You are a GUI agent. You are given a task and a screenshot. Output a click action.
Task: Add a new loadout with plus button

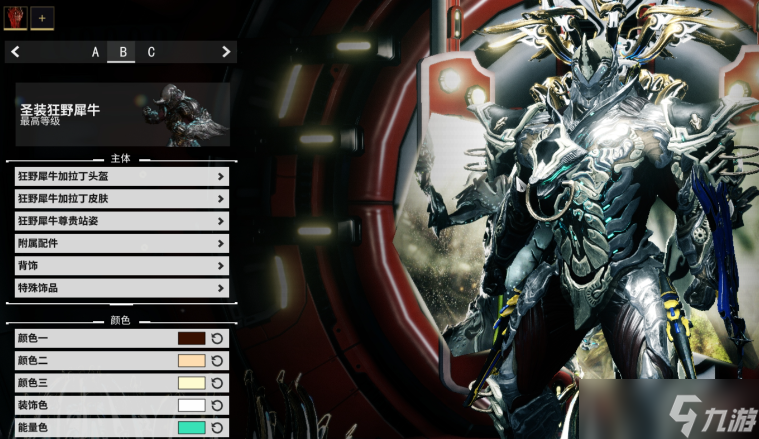[x=42, y=18]
